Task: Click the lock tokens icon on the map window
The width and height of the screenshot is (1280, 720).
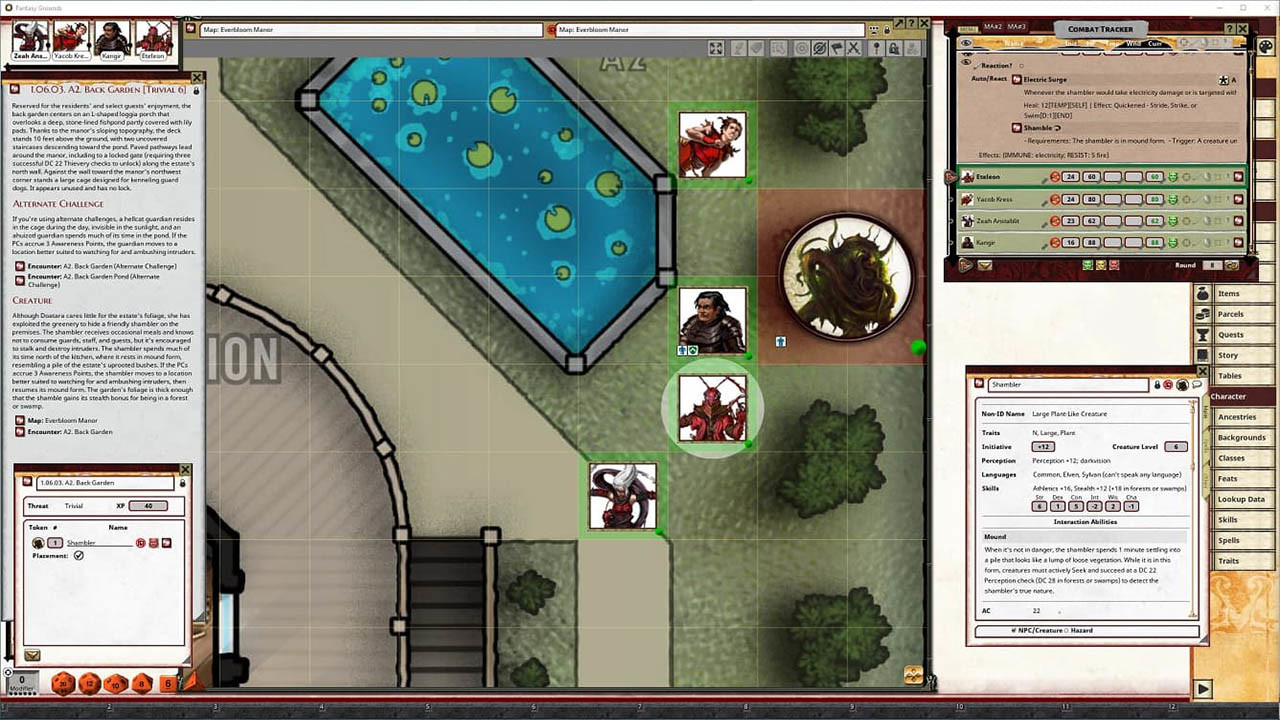Action: coord(895,47)
